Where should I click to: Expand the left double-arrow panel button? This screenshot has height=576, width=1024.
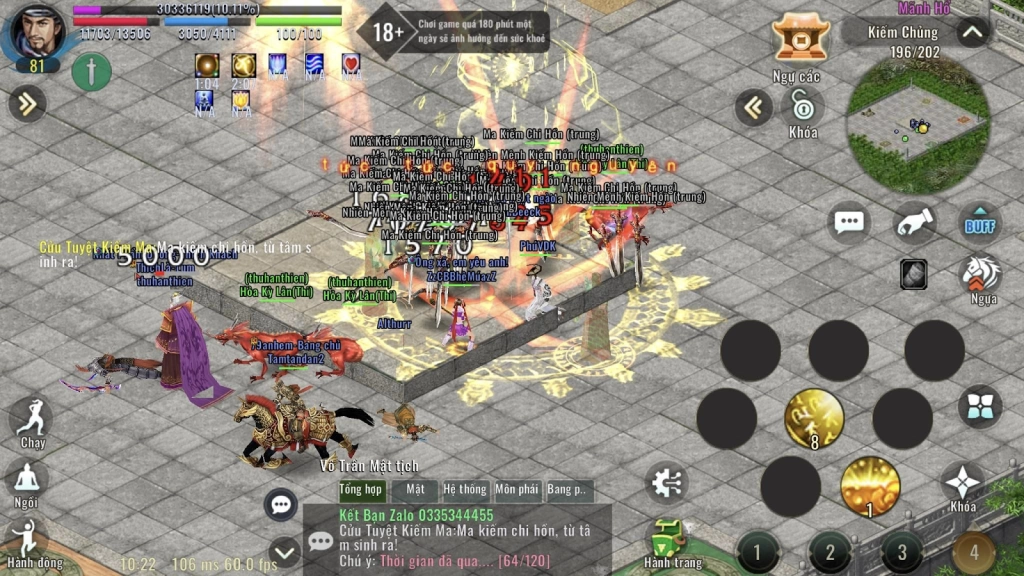pyautogui.click(x=27, y=102)
